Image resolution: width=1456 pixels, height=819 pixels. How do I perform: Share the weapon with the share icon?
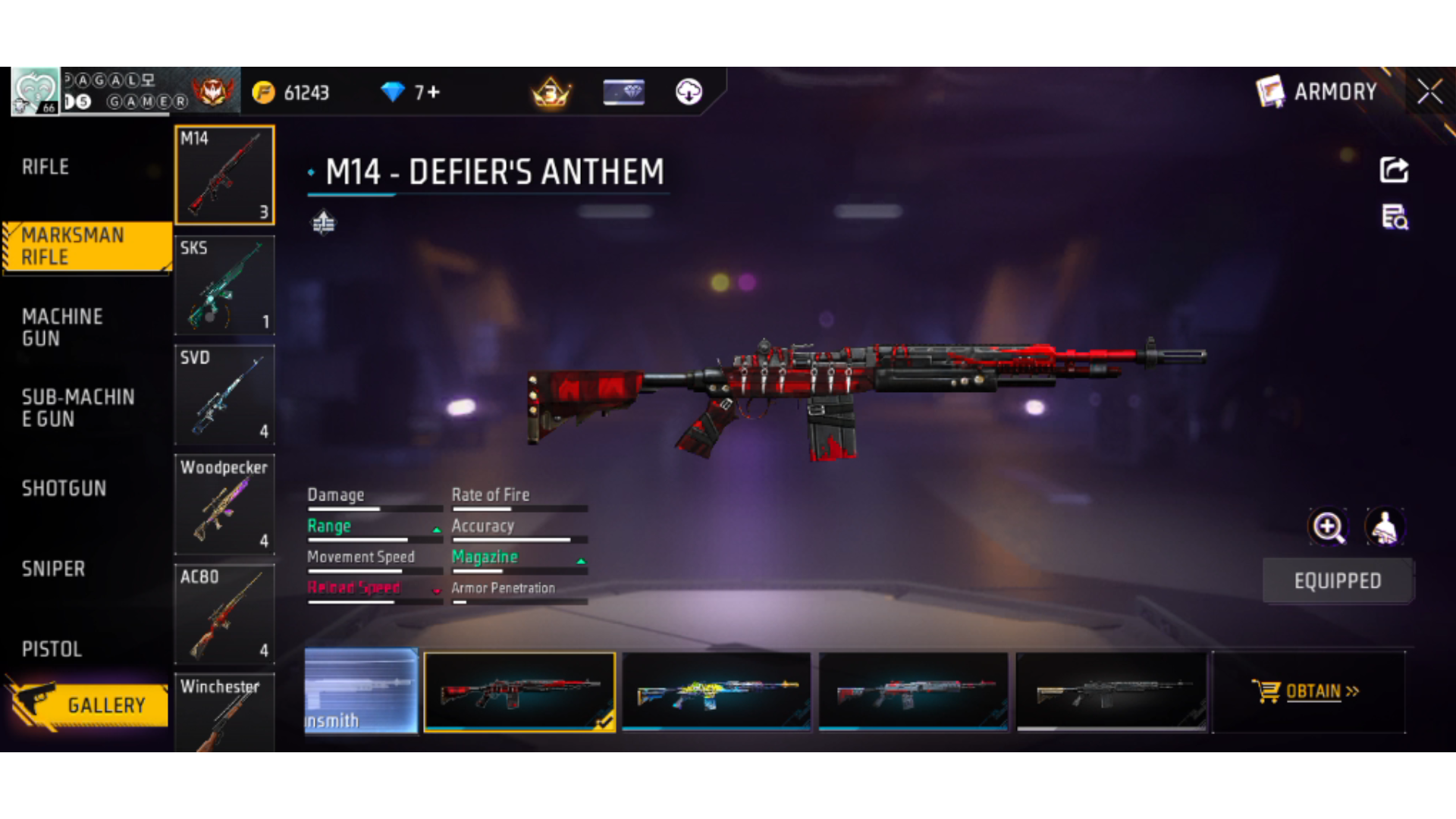(1394, 170)
